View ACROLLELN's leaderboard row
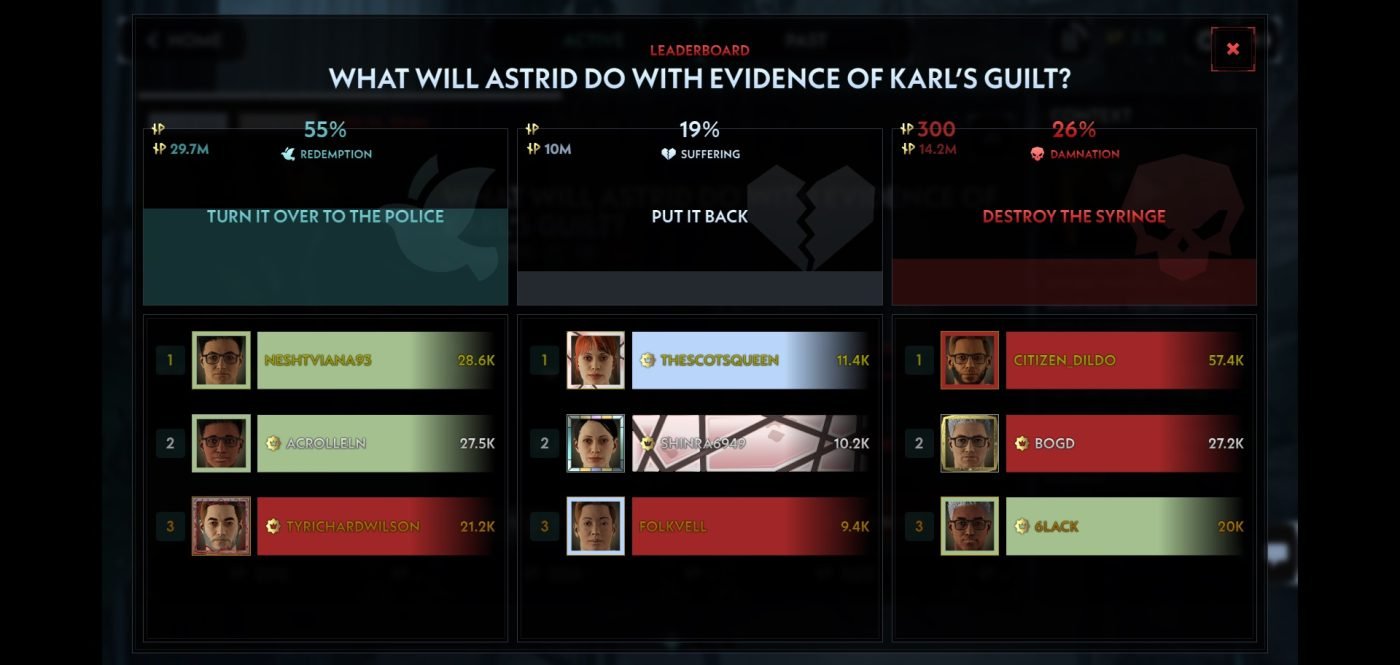The height and width of the screenshot is (665, 1400). click(x=375, y=443)
